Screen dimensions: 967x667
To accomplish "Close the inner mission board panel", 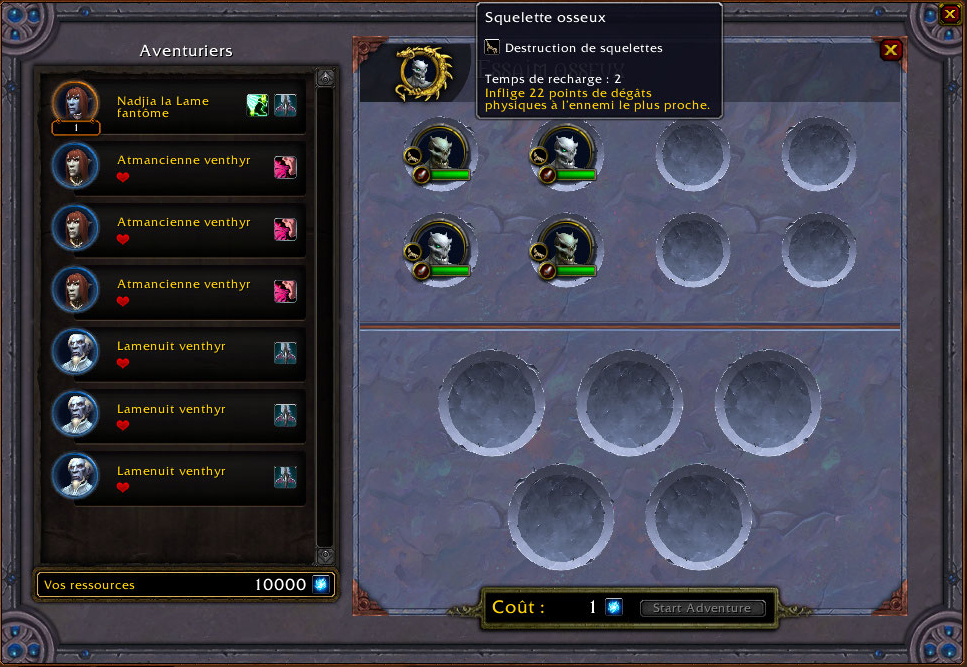I will coord(890,50).
